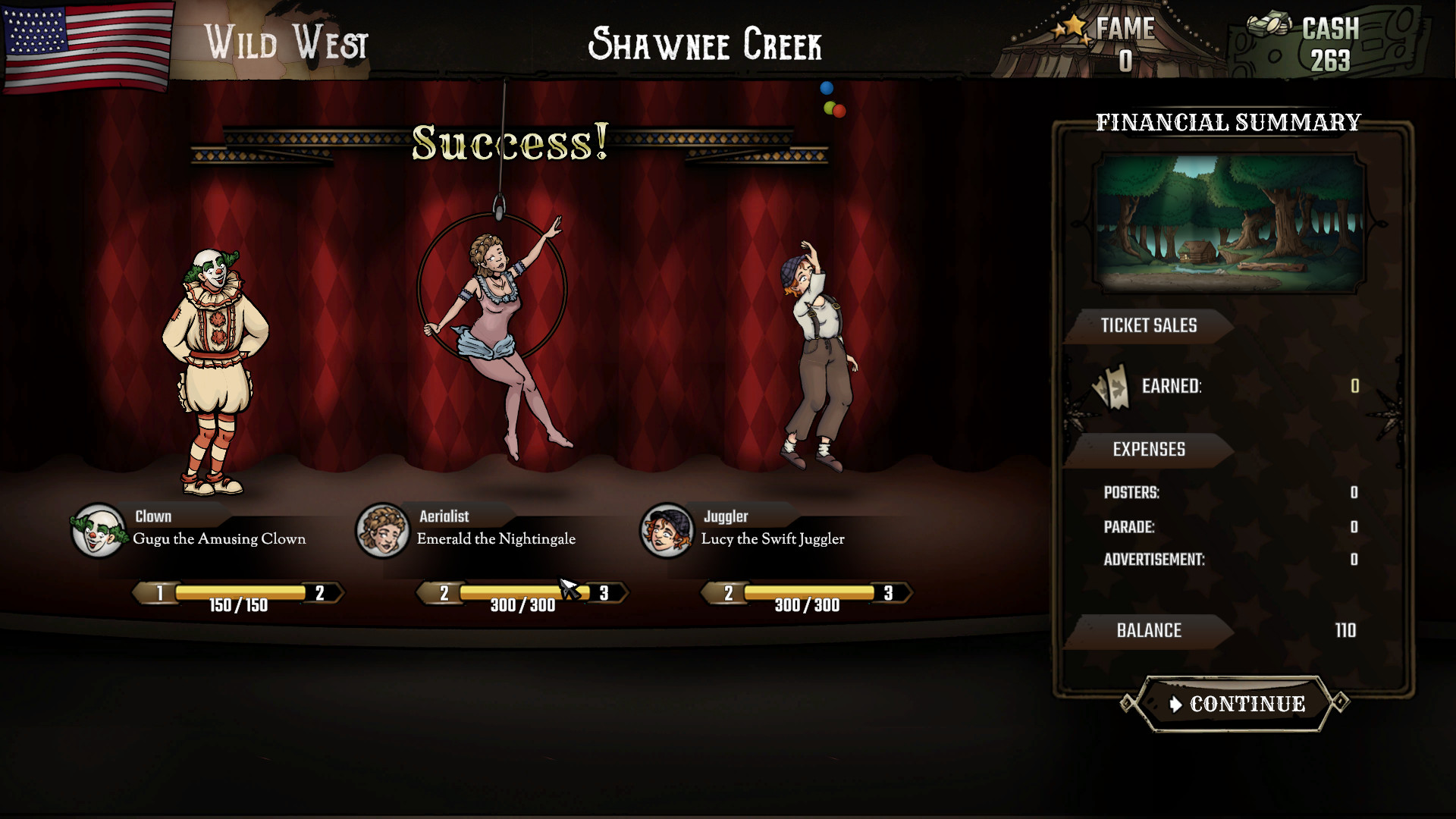Select Gugu the Amusing Clown's portrait
The height and width of the screenshot is (819, 1456).
click(x=97, y=531)
